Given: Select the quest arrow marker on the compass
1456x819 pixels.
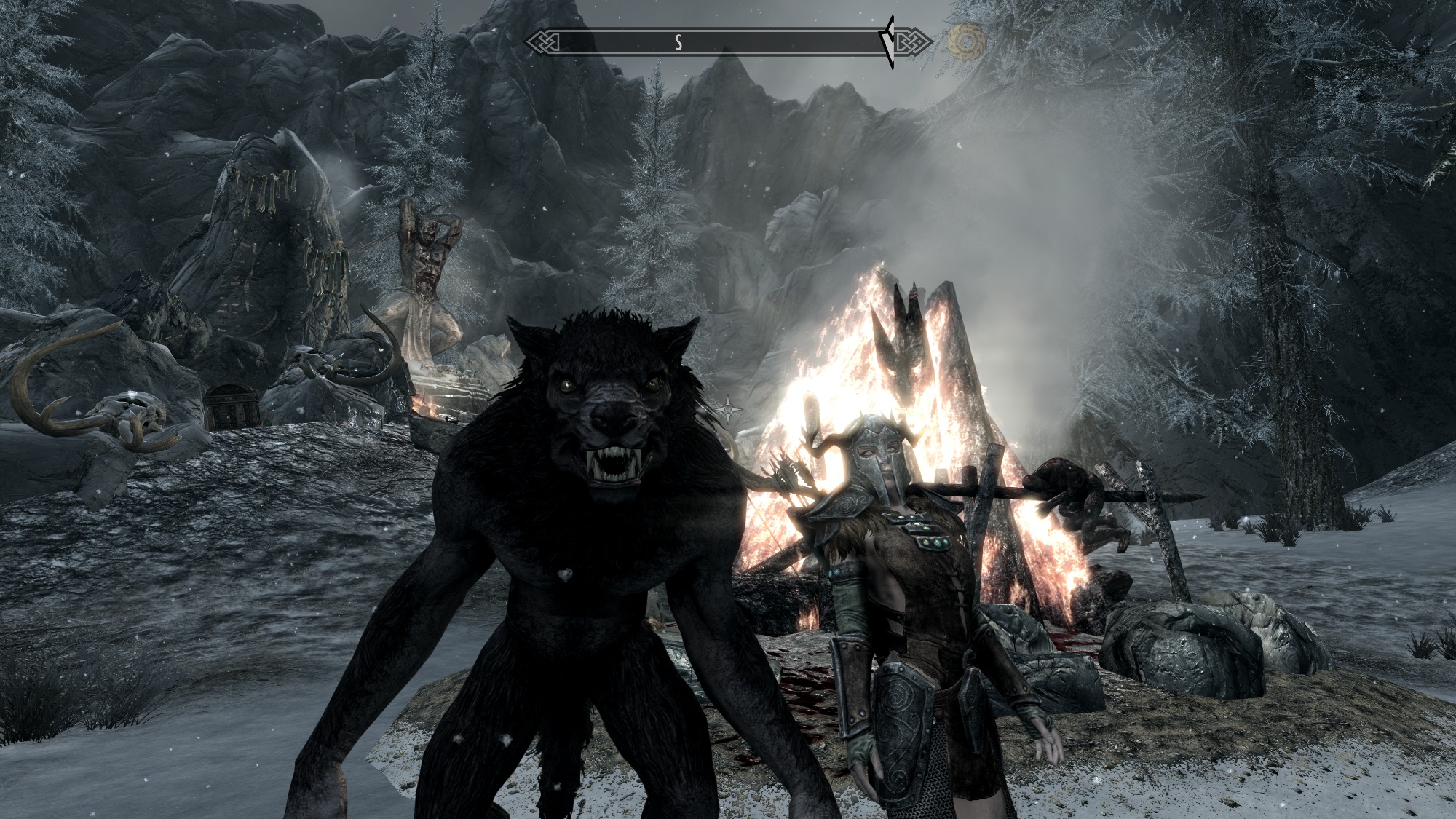Looking at the screenshot, I should (x=888, y=42).
